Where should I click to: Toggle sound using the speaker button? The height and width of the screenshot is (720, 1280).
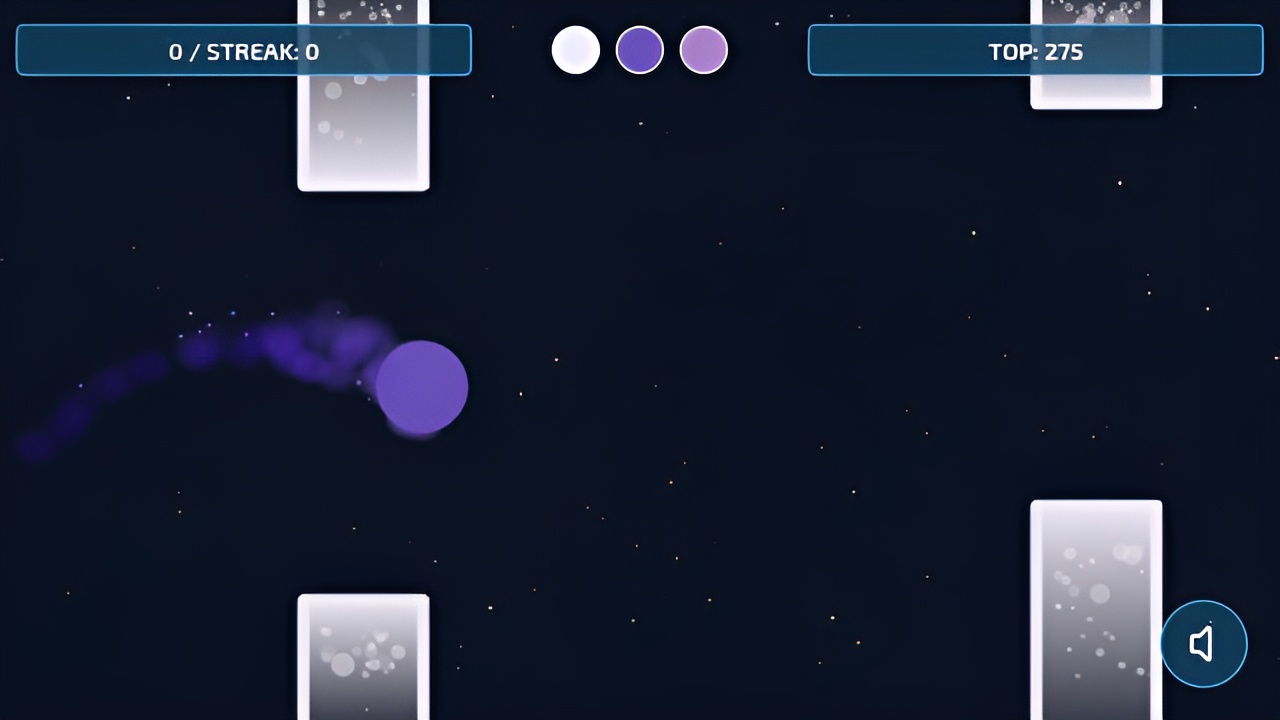click(x=1204, y=643)
